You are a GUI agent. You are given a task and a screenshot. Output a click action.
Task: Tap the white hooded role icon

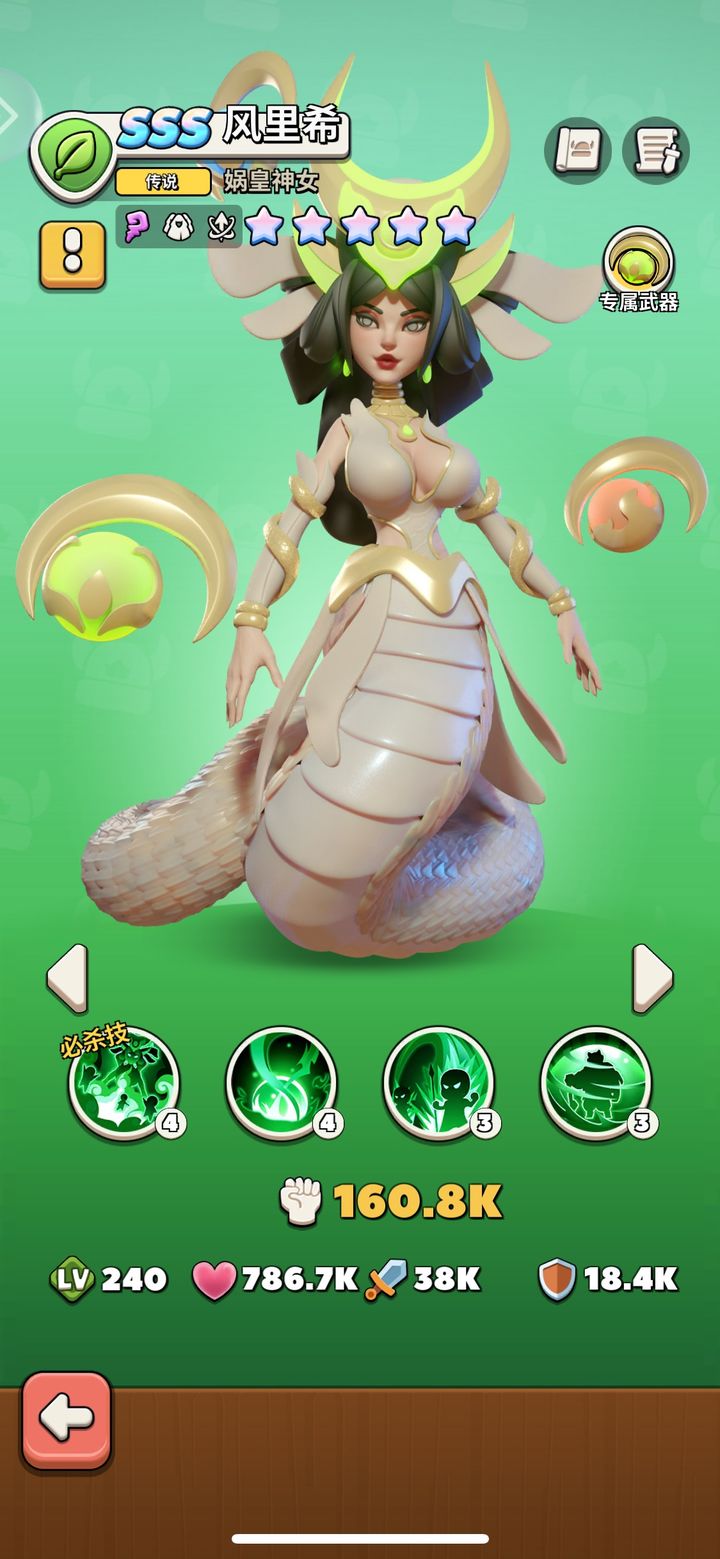[179, 226]
